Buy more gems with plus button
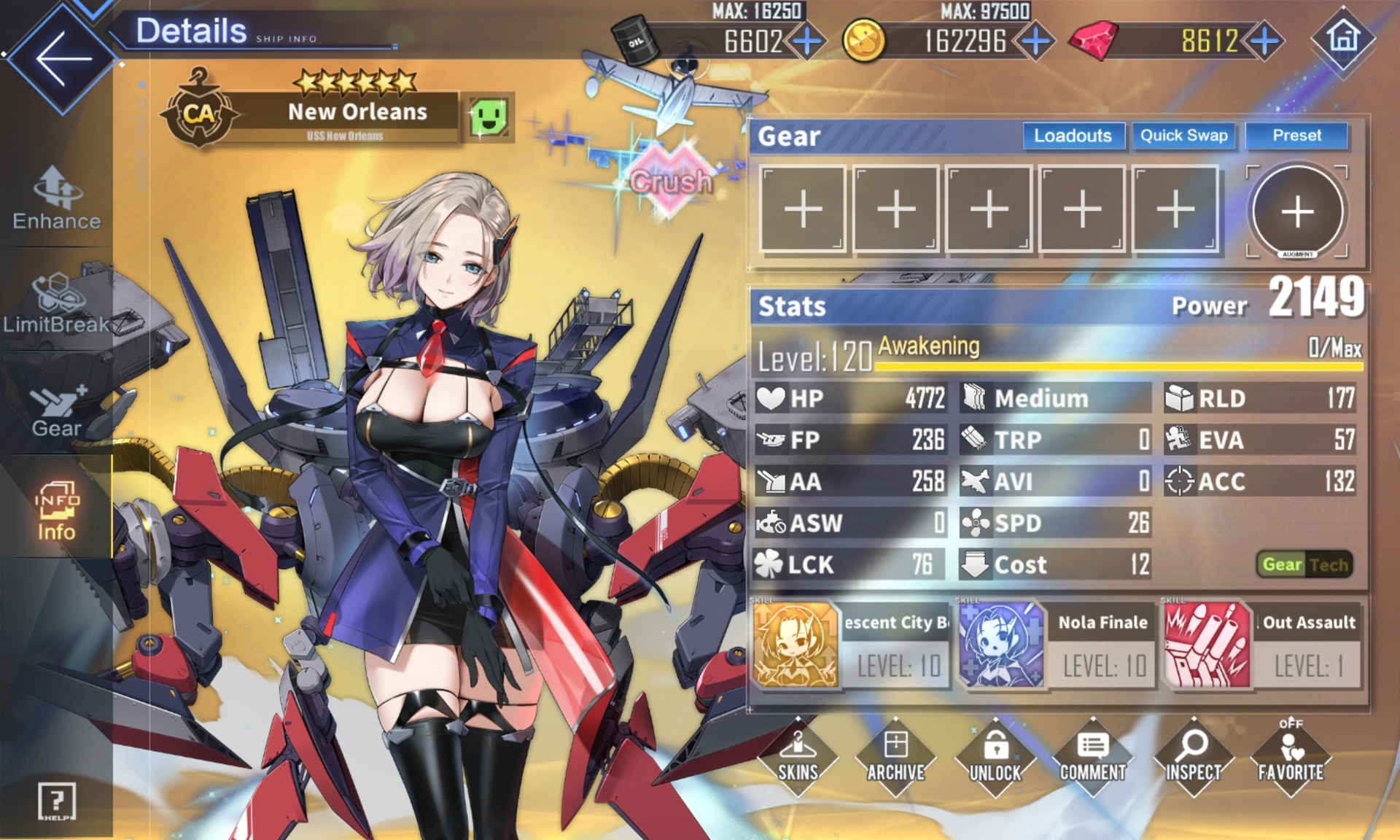 (1265, 41)
